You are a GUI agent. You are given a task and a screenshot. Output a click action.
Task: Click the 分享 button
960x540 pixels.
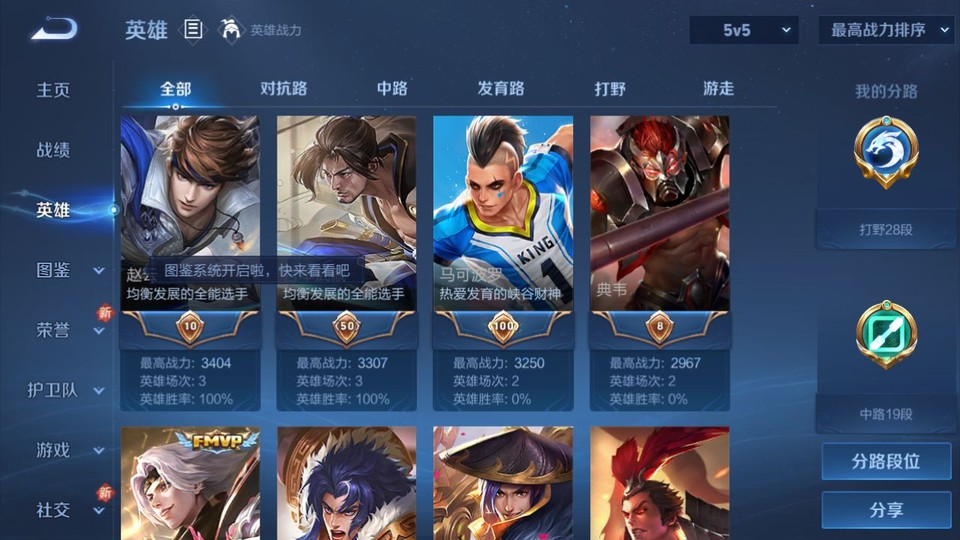[x=886, y=510]
